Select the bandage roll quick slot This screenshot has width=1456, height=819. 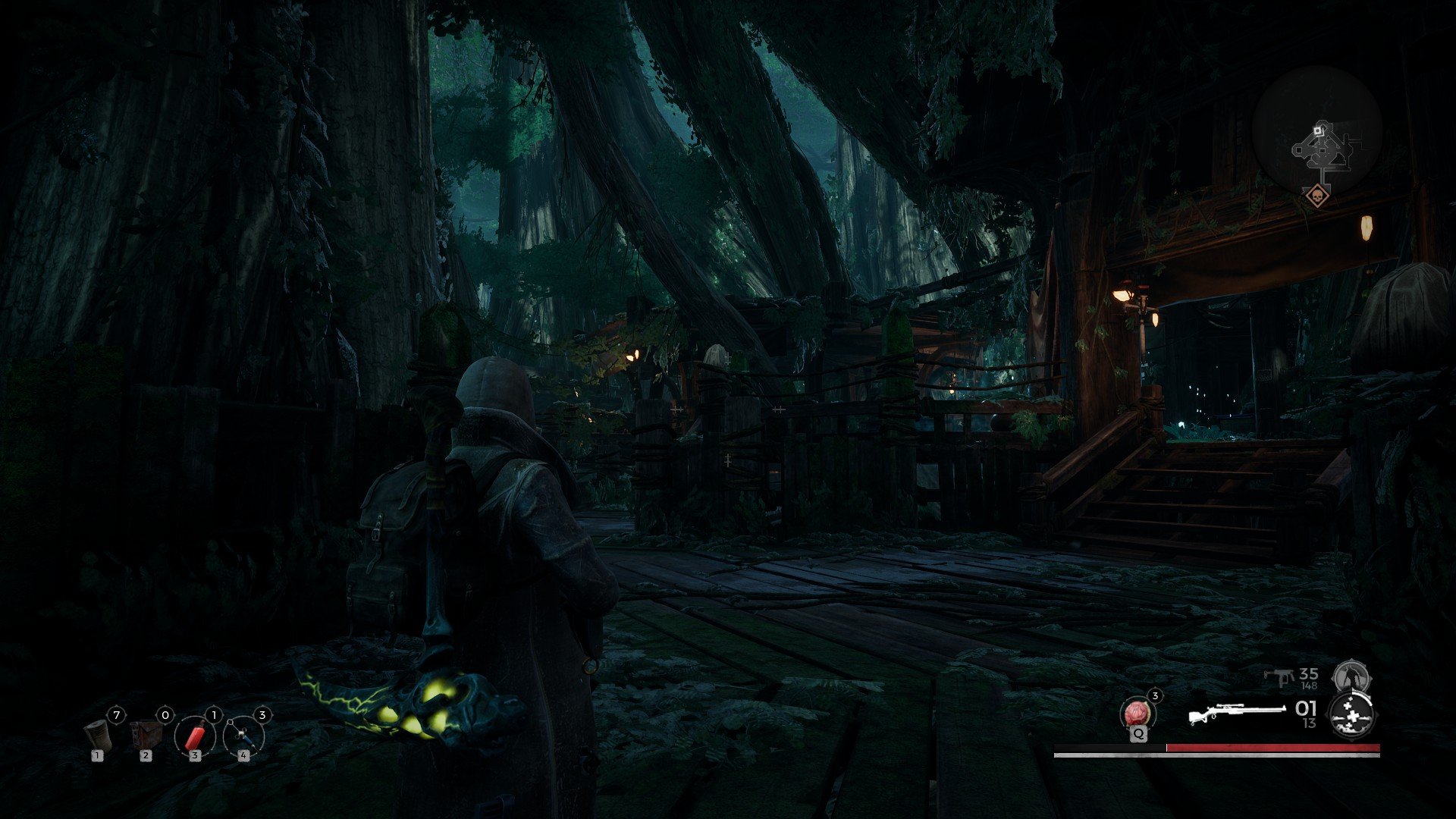point(97,733)
